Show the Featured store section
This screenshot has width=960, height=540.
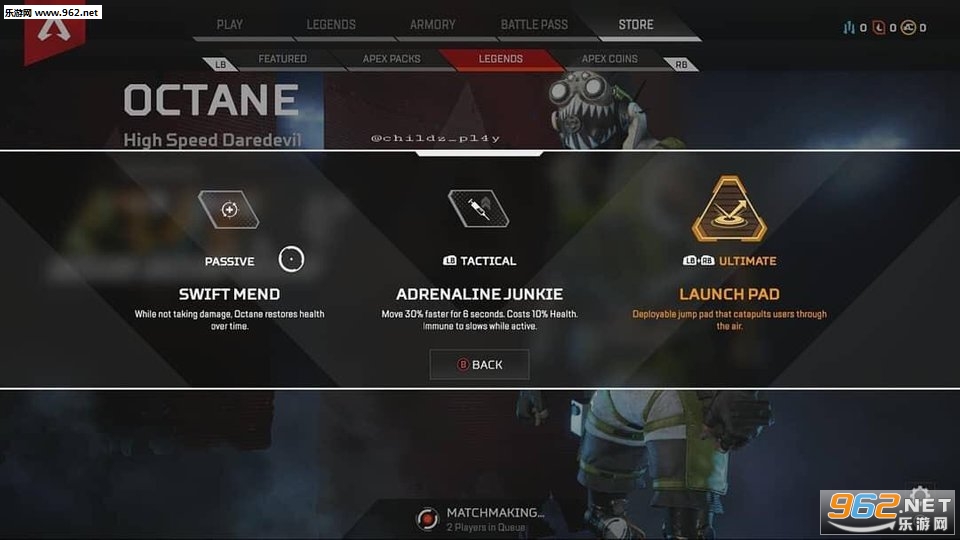click(282, 59)
